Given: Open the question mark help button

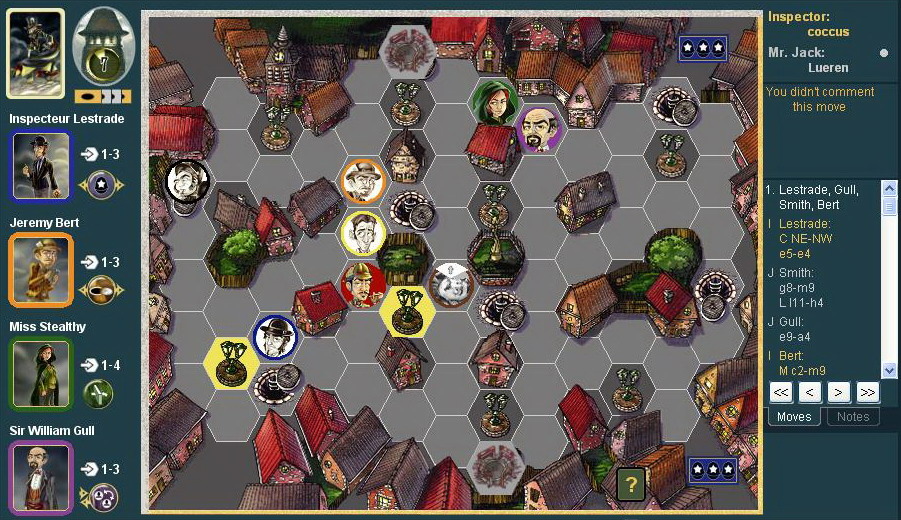Looking at the screenshot, I should (630, 485).
